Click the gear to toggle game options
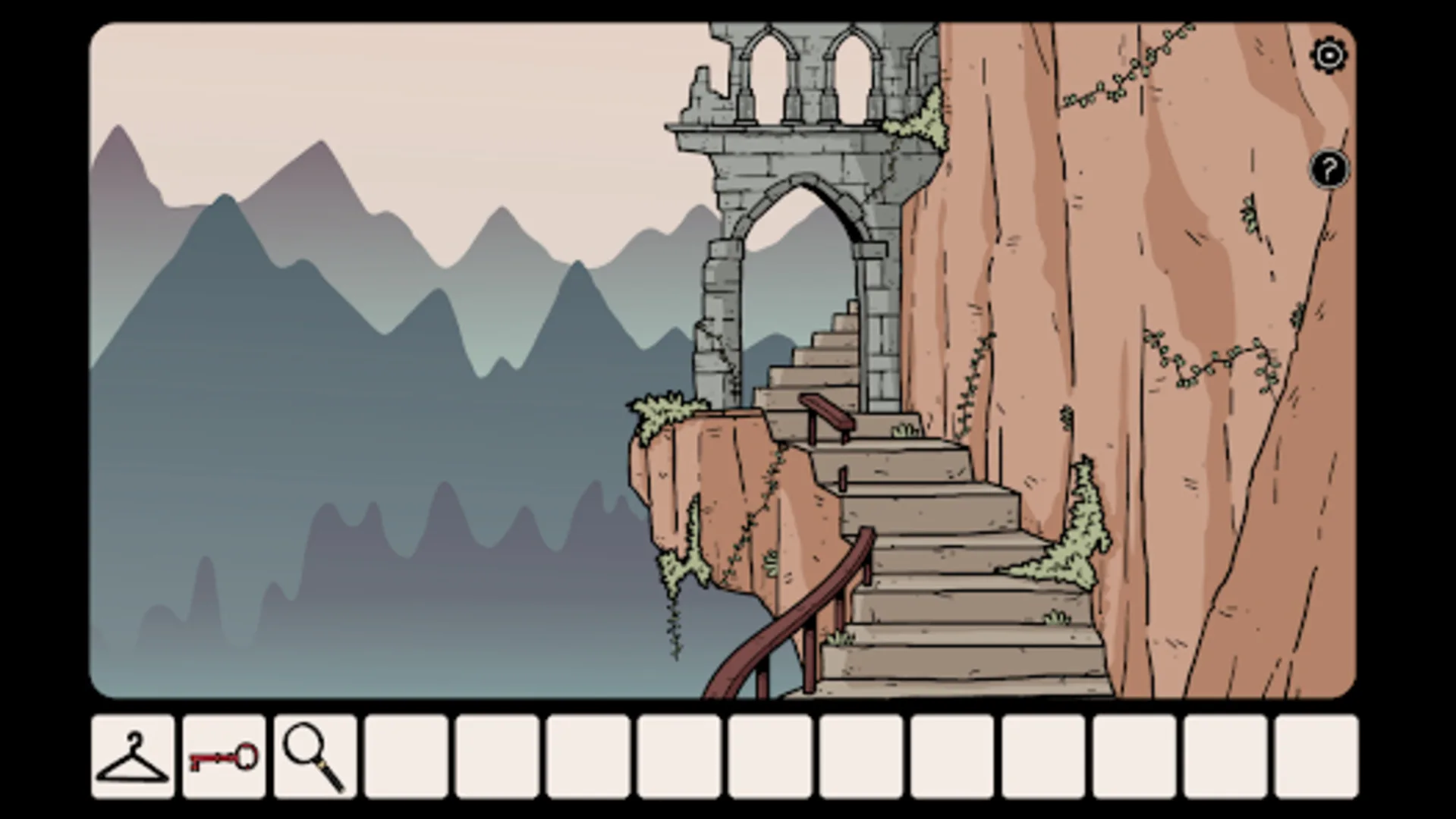Image resolution: width=1456 pixels, height=819 pixels. [x=1329, y=55]
